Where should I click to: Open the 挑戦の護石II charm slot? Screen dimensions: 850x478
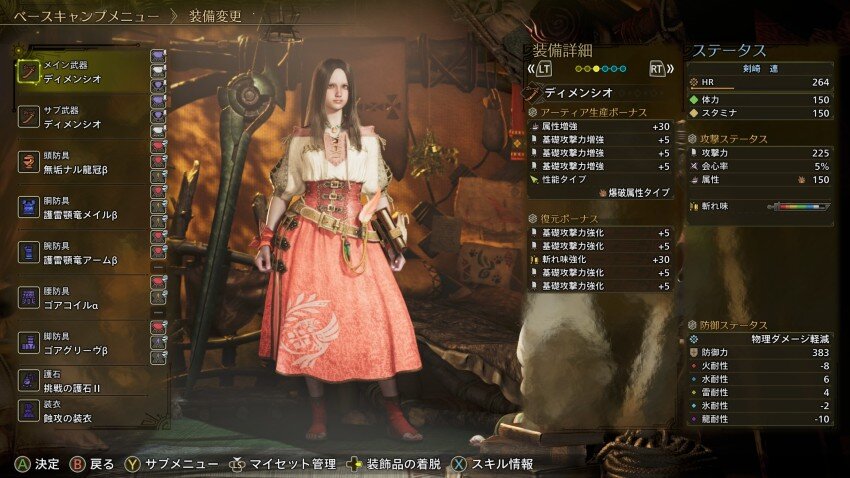click(x=85, y=381)
